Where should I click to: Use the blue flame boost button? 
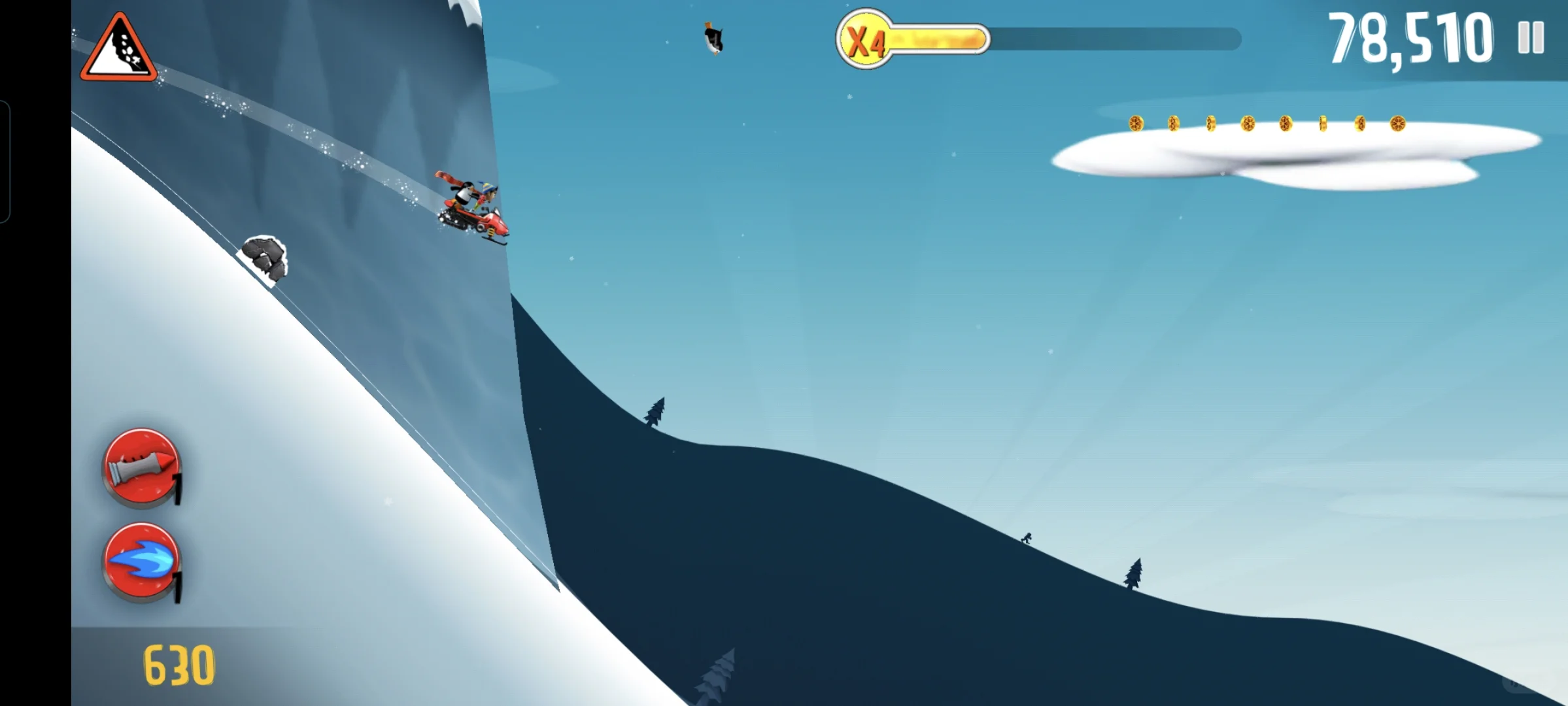tap(141, 561)
